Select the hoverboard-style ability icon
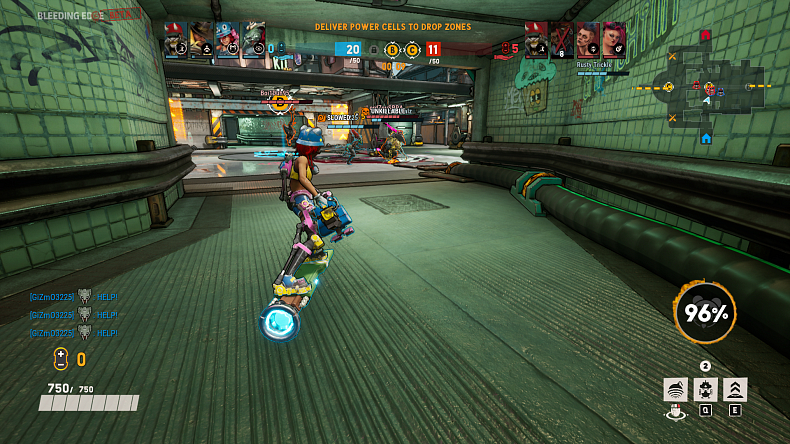The height and width of the screenshot is (444, 790). [676, 390]
